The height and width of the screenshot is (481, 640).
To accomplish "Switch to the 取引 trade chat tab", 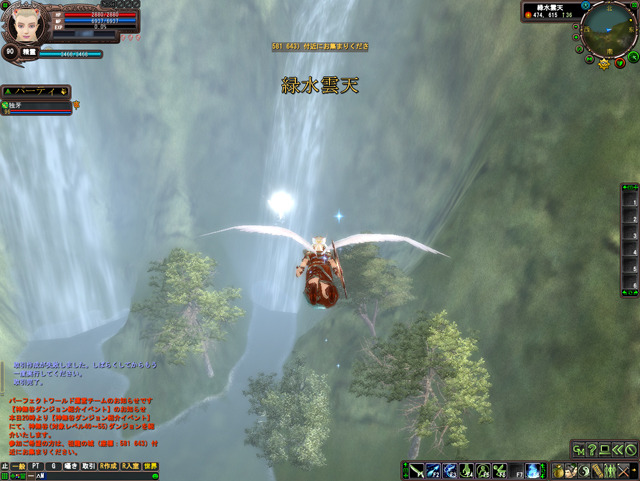I will click(88, 466).
